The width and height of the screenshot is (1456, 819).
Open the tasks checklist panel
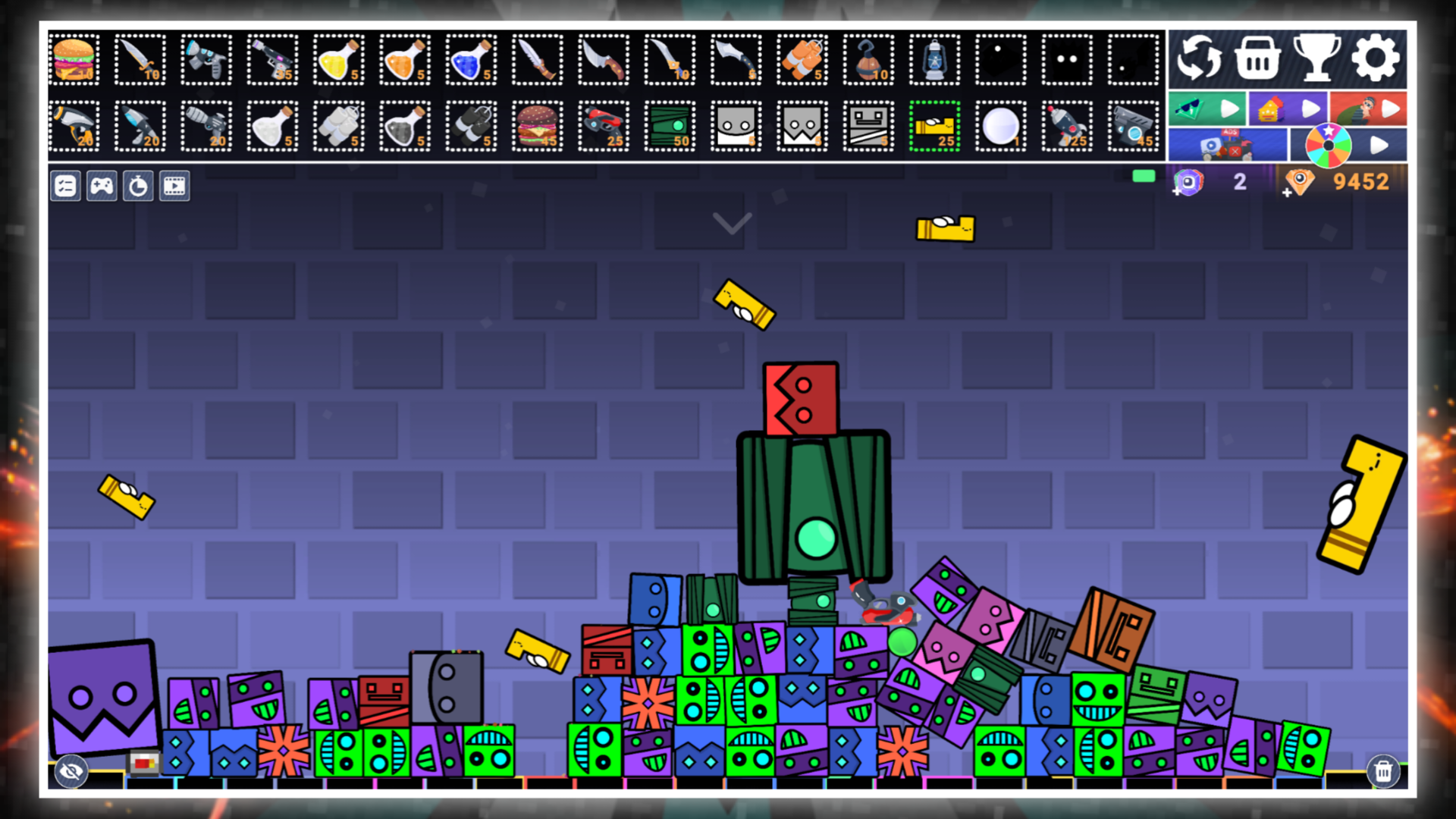point(65,186)
